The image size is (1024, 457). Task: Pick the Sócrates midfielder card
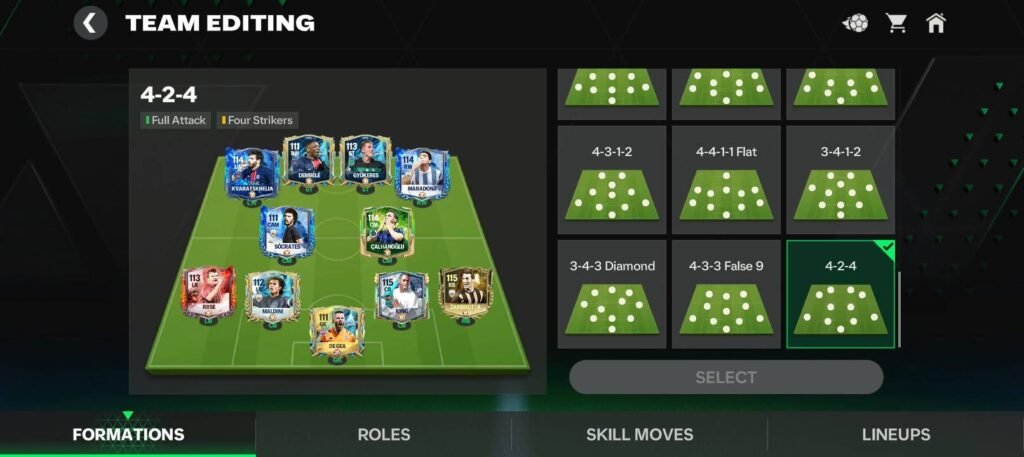tap(287, 234)
